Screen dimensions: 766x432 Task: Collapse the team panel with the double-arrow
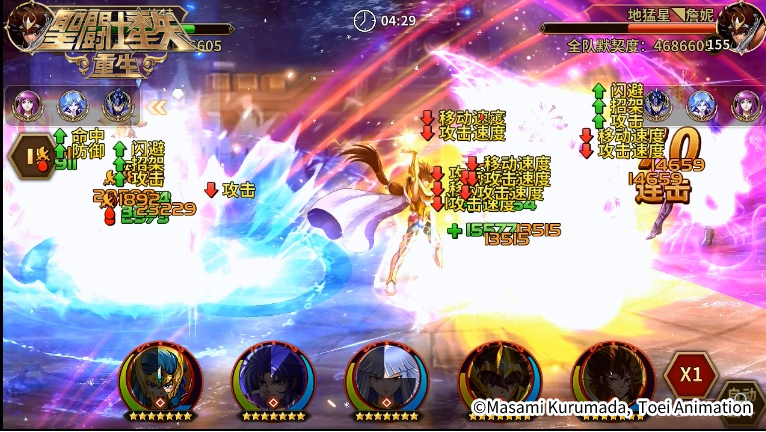[157, 105]
